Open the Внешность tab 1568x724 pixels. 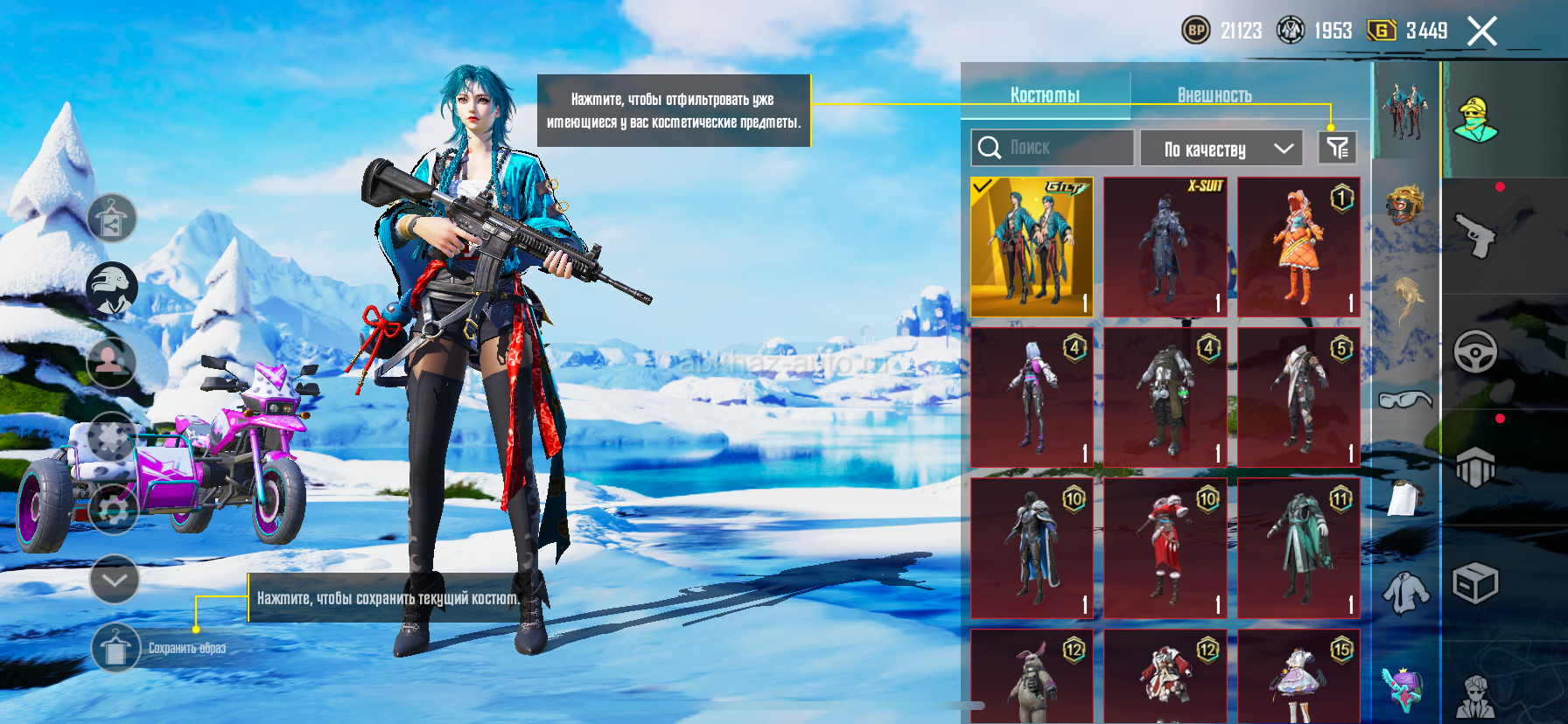coord(1214,94)
